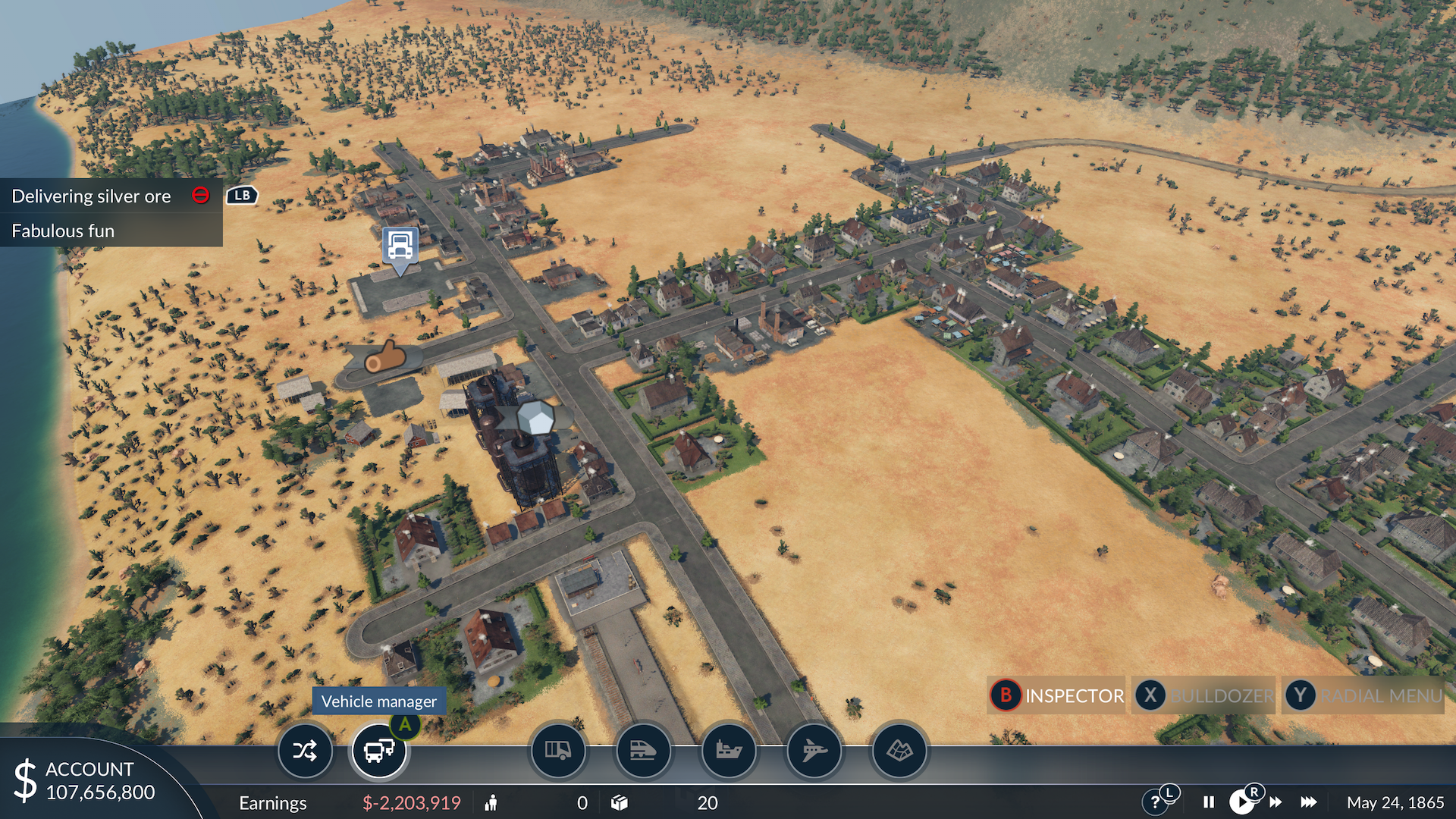This screenshot has width=1456, height=819.
Task: Open the terrain map tools menu
Action: [899, 751]
